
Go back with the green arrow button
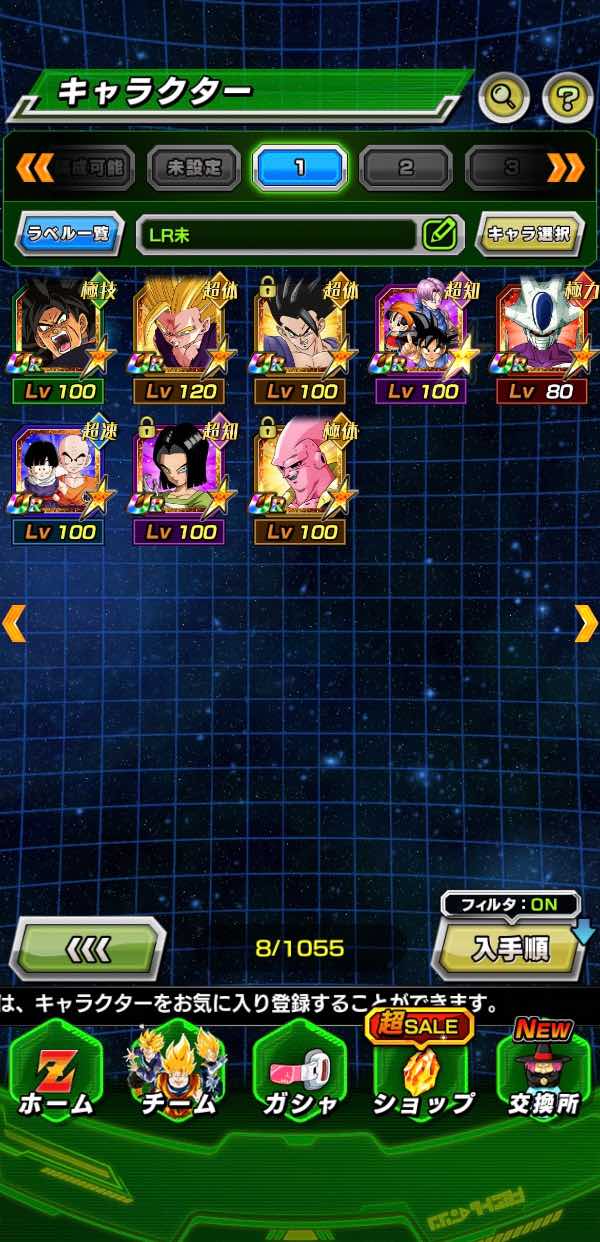(x=88, y=947)
